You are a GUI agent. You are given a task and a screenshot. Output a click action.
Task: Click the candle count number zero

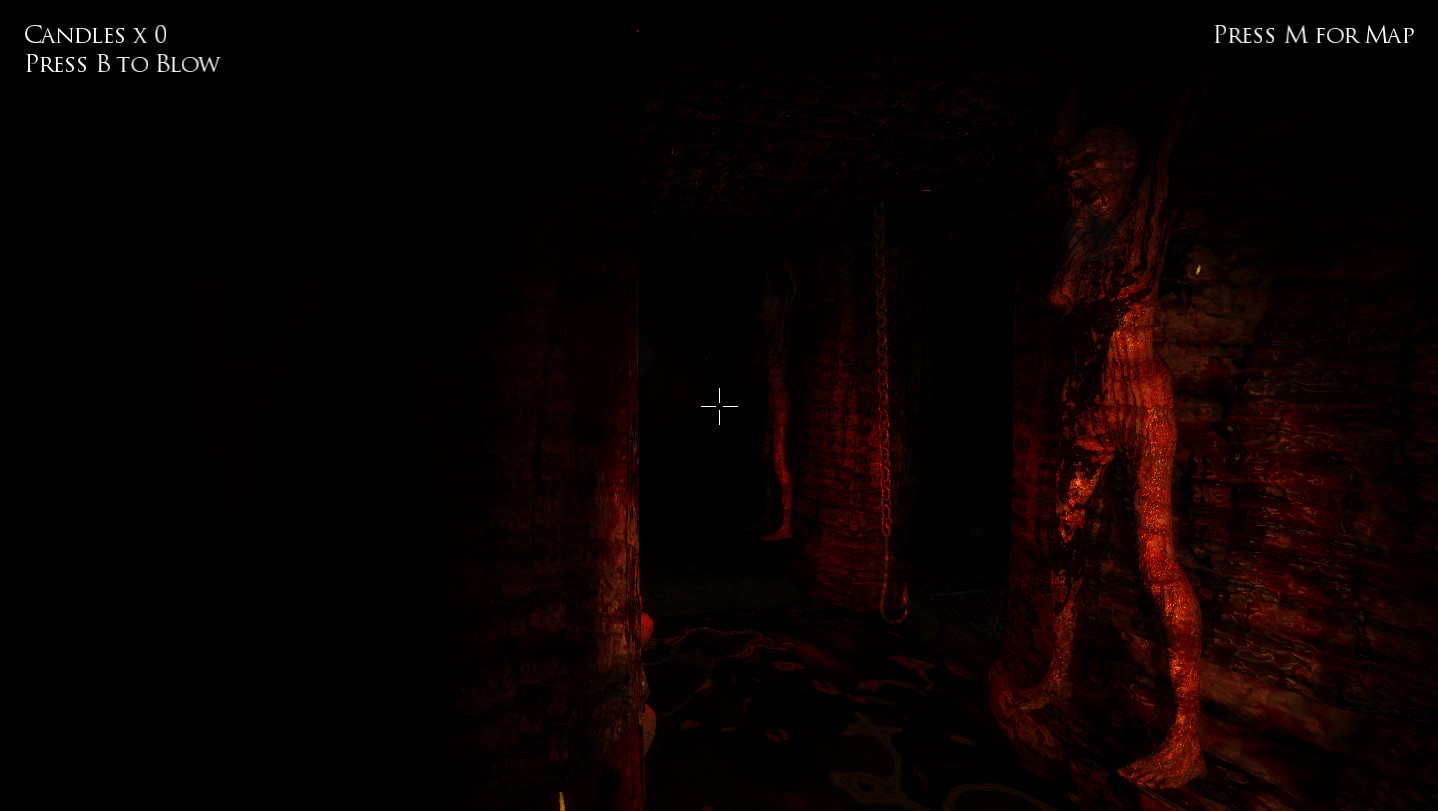coord(160,34)
